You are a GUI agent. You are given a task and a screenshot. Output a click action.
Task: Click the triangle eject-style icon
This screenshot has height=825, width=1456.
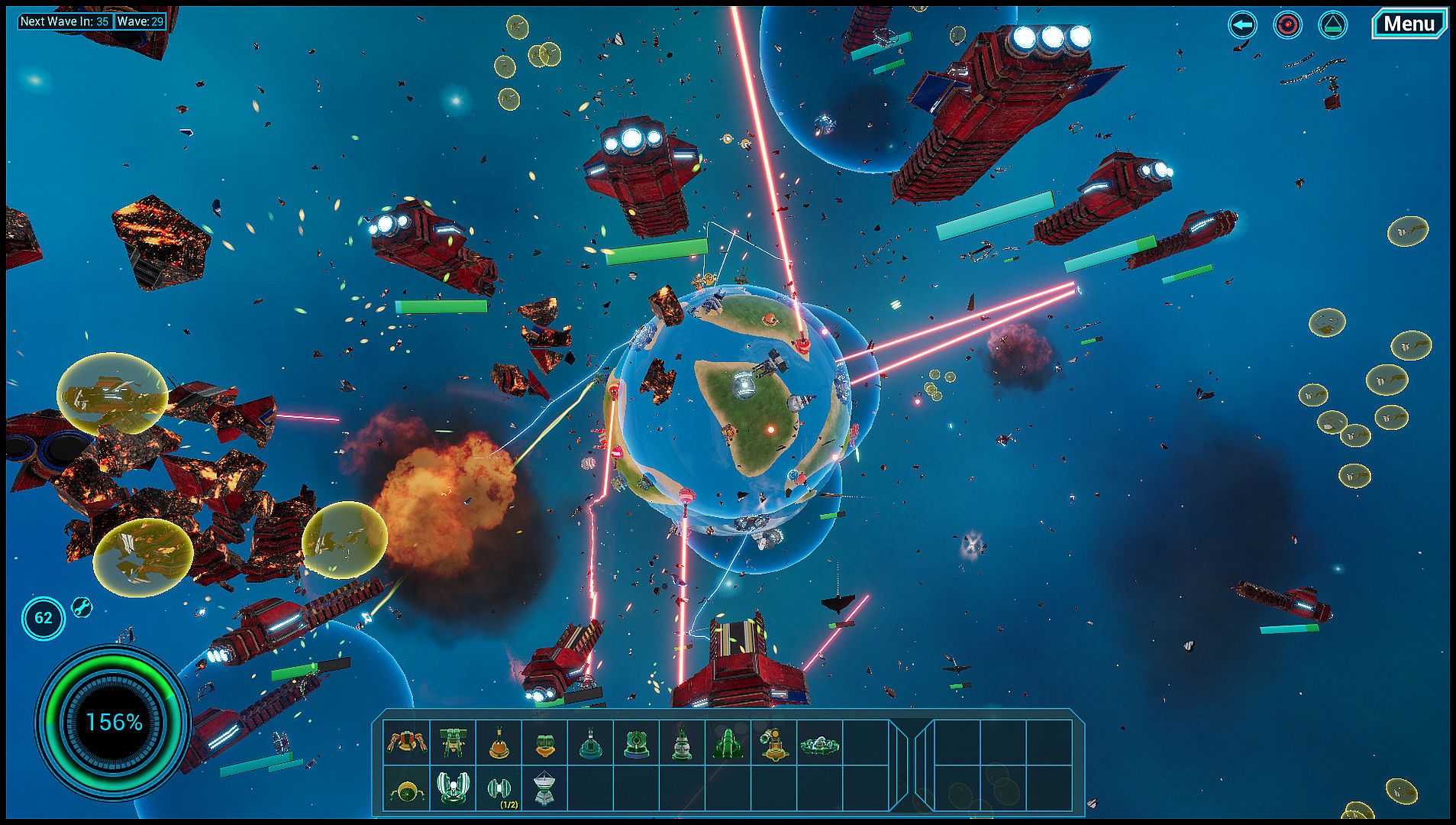[1333, 25]
